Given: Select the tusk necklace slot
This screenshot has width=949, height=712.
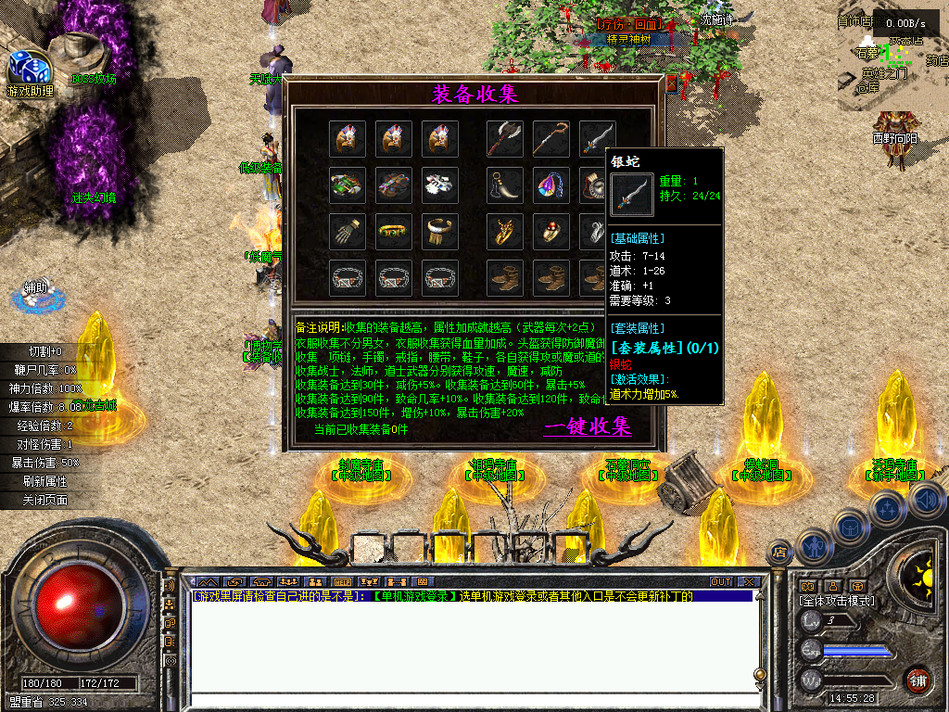Looking at the screenshot, I should click(505, 185).
